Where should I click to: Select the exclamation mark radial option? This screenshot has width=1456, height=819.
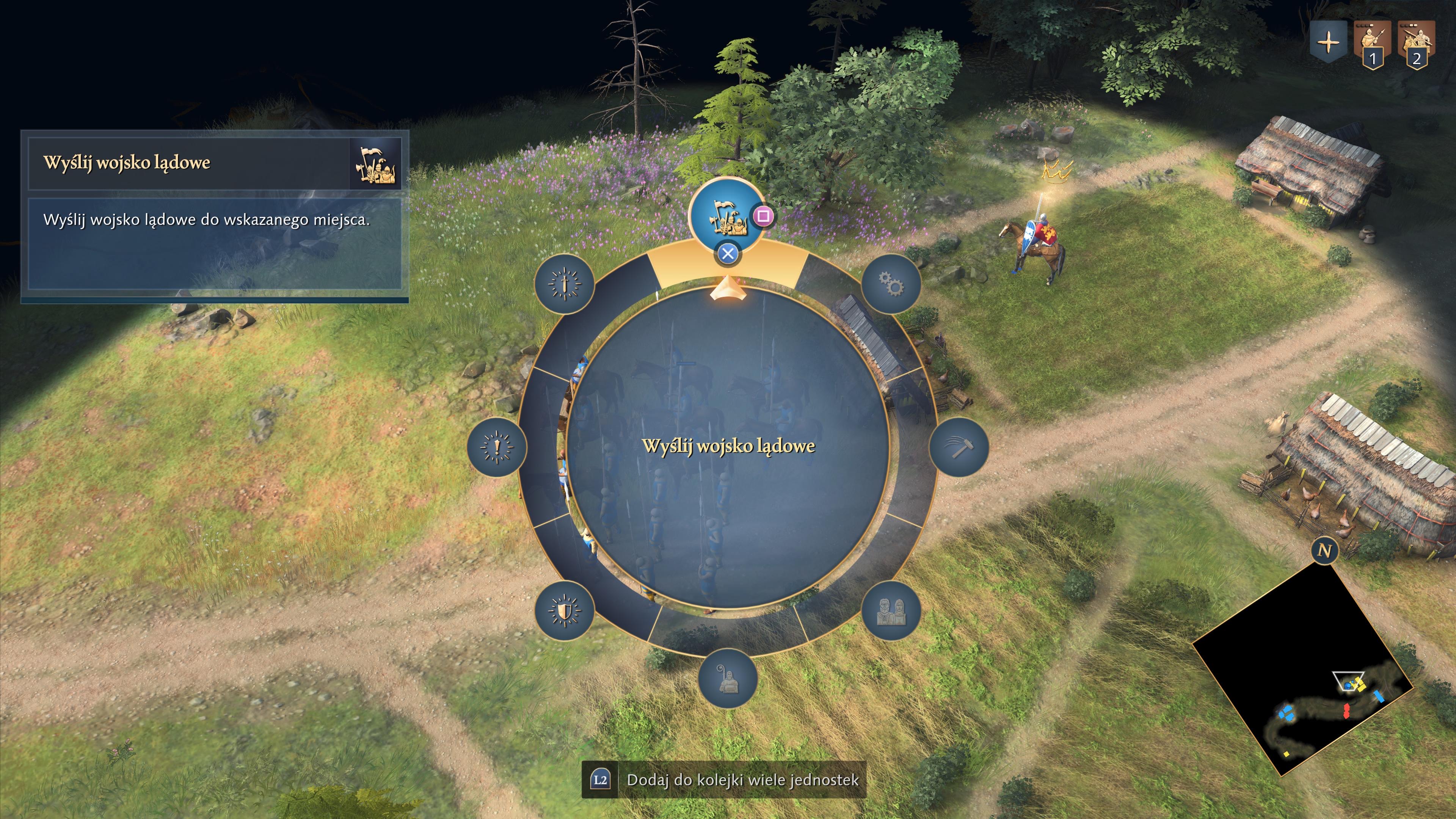[497, 447]
